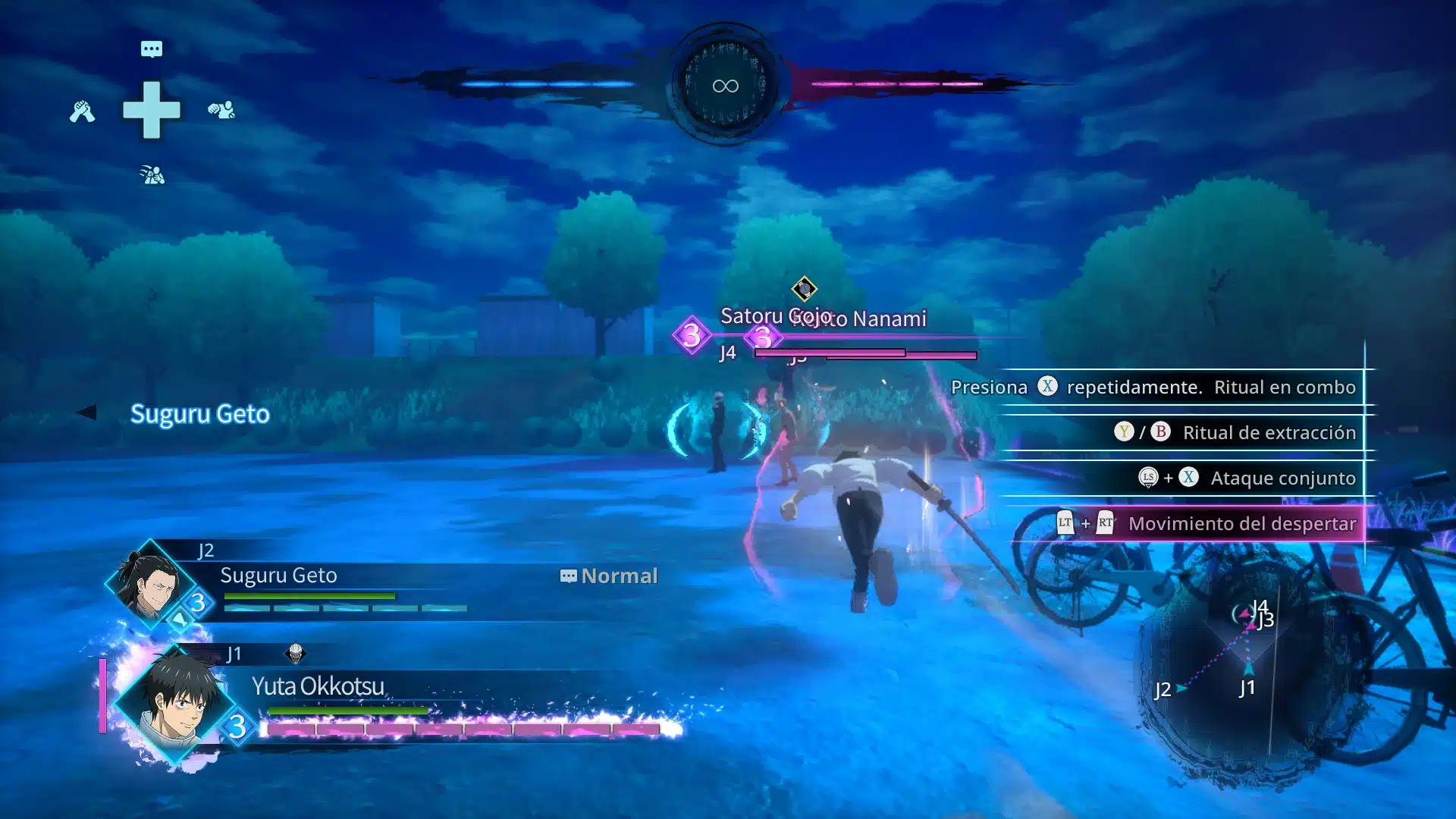Viewport: 1456px width, 819px height.
Task: Click the dashing strike icon below the d-pad
Action: tap(153, 175)
